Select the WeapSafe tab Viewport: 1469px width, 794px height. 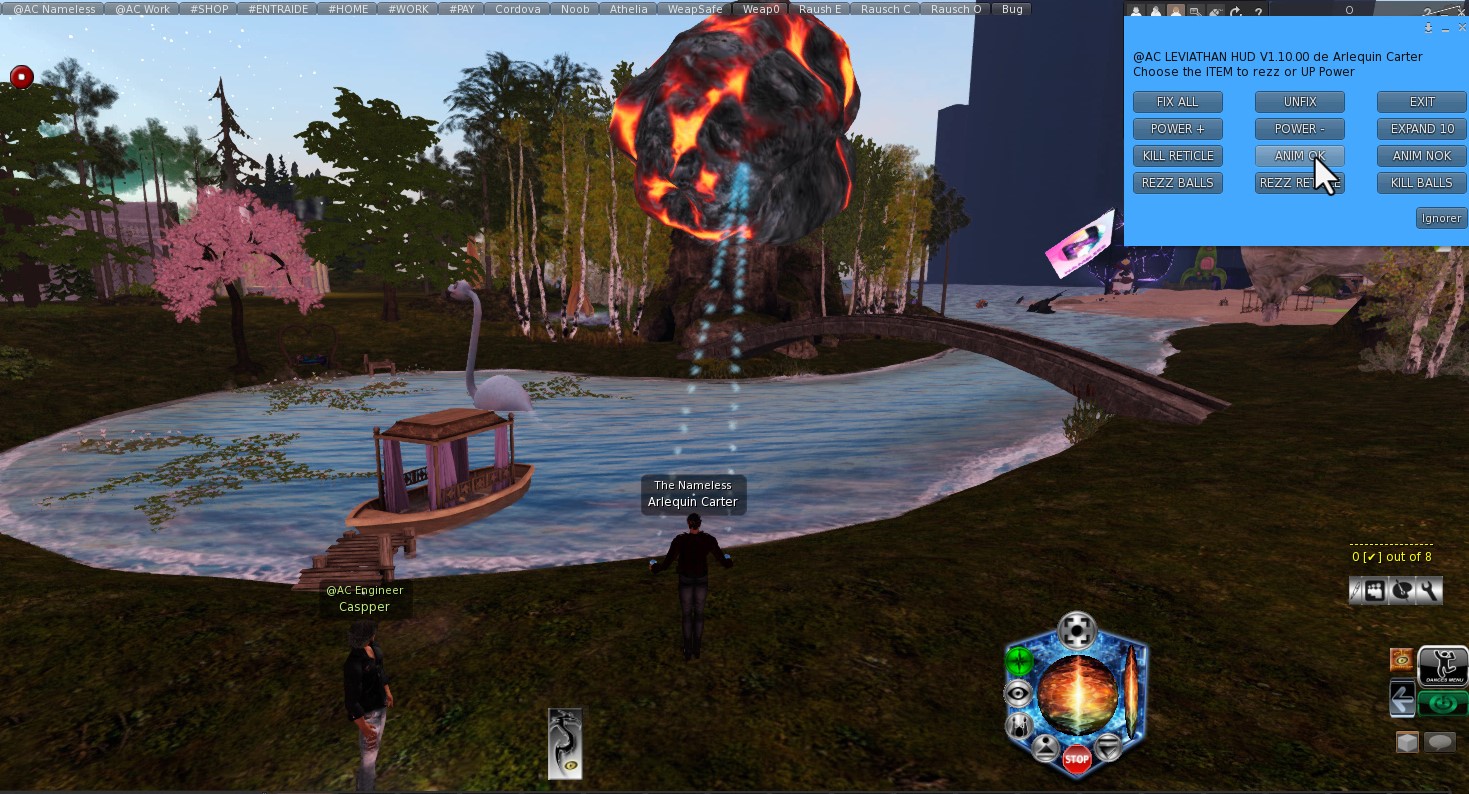694,9
